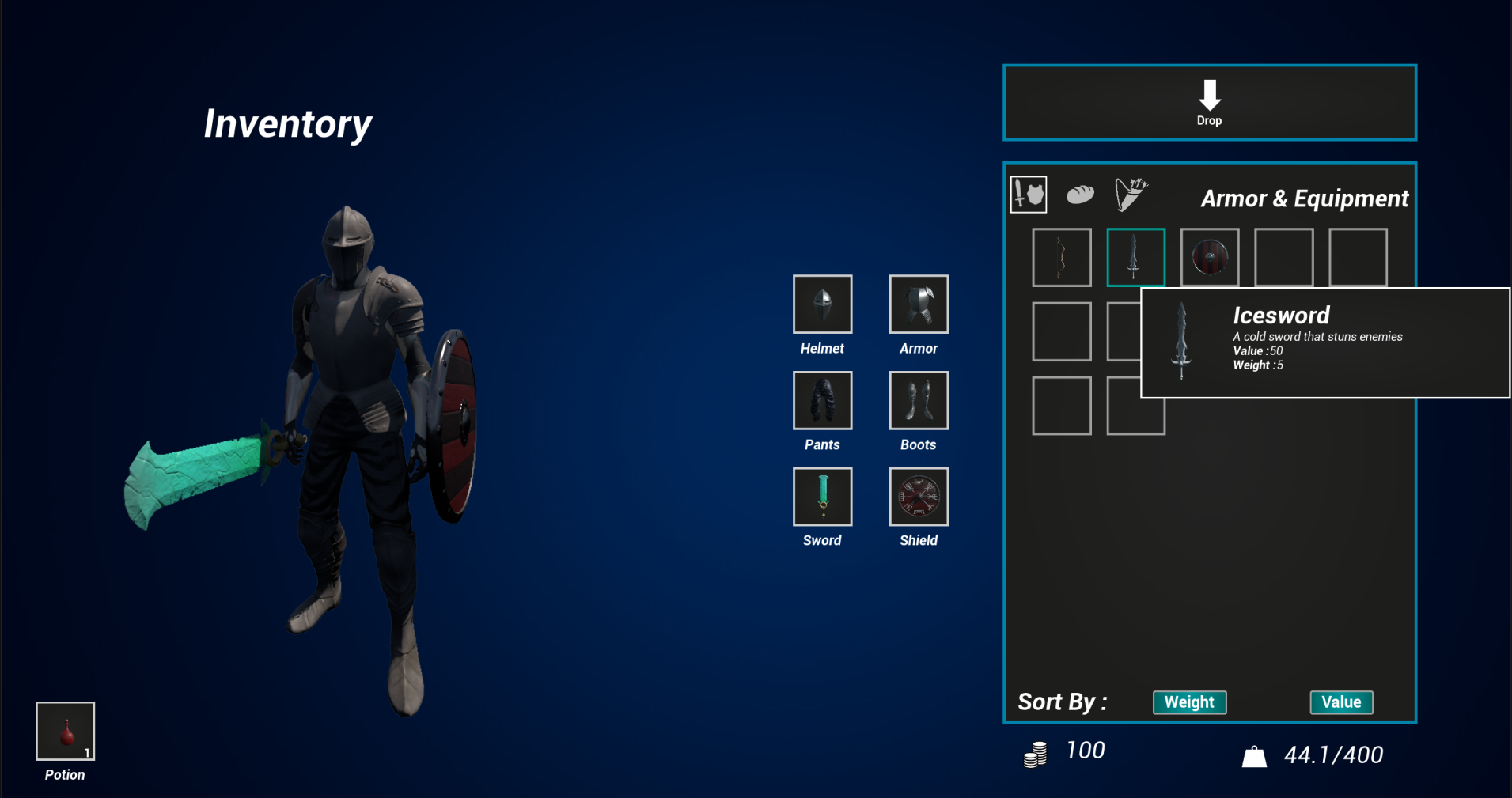Click the equipped green Sword slot
This screenshot has width=1512, height=798.
[822, 497]
